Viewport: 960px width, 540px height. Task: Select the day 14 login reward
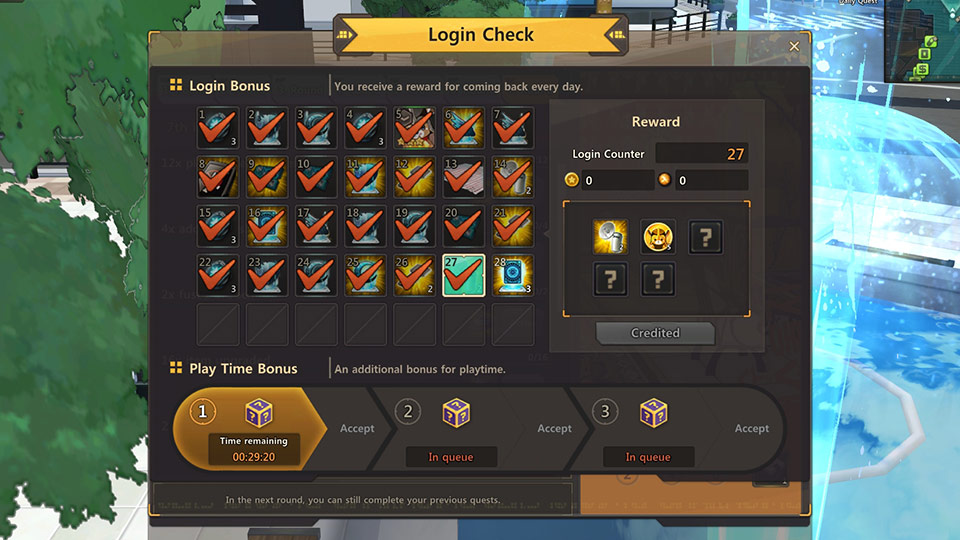pos(513,177)
